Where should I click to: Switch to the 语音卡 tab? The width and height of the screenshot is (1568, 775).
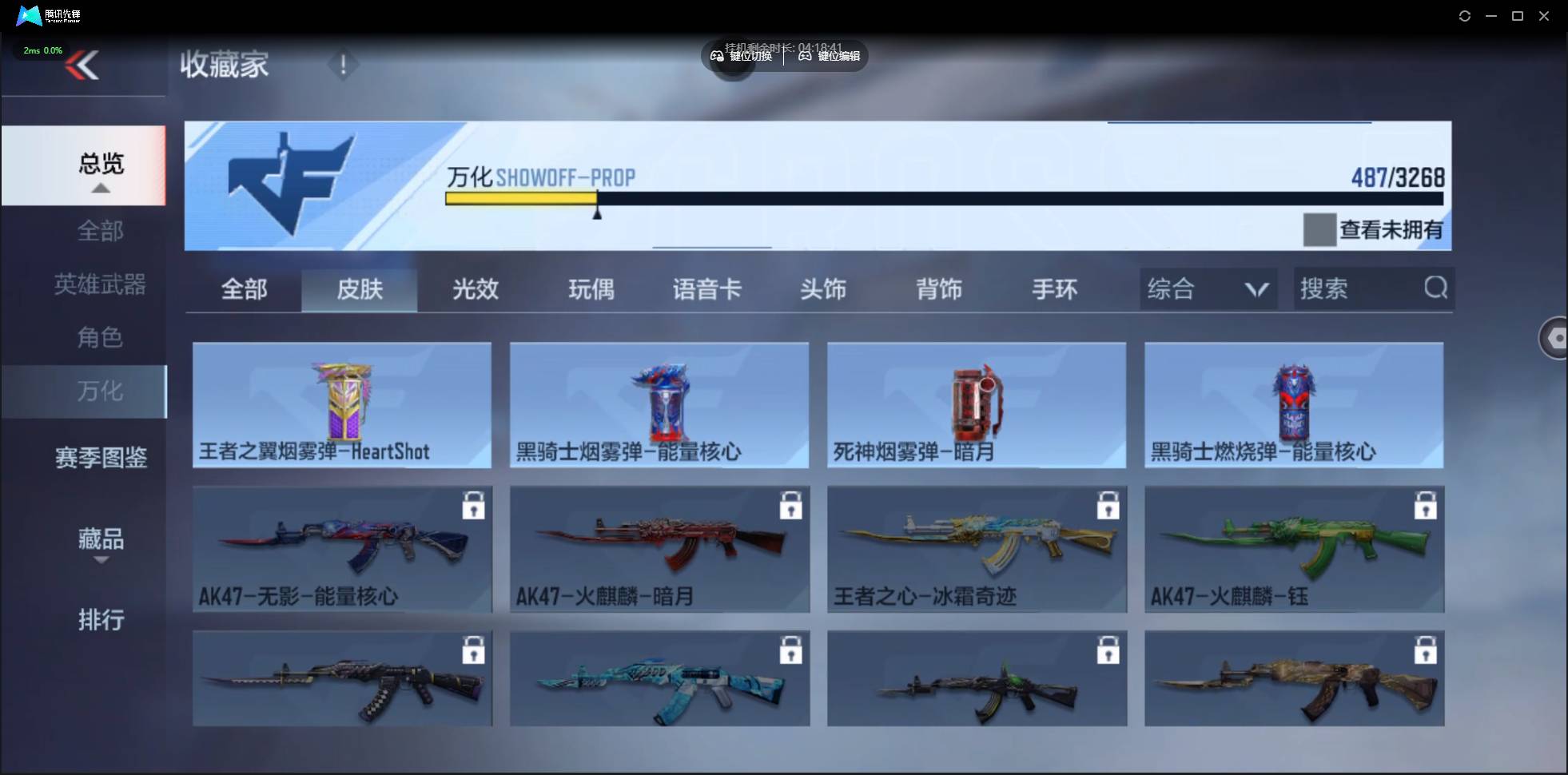pyautogui.click(x=706, y=289)
